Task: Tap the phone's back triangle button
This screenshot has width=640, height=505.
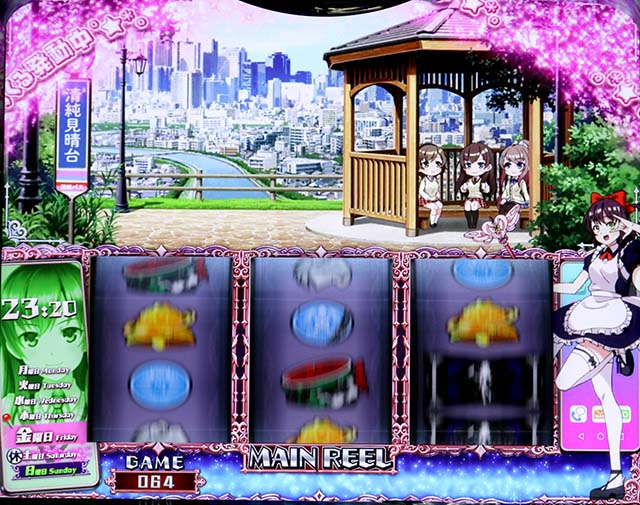Action: point(581,434)
